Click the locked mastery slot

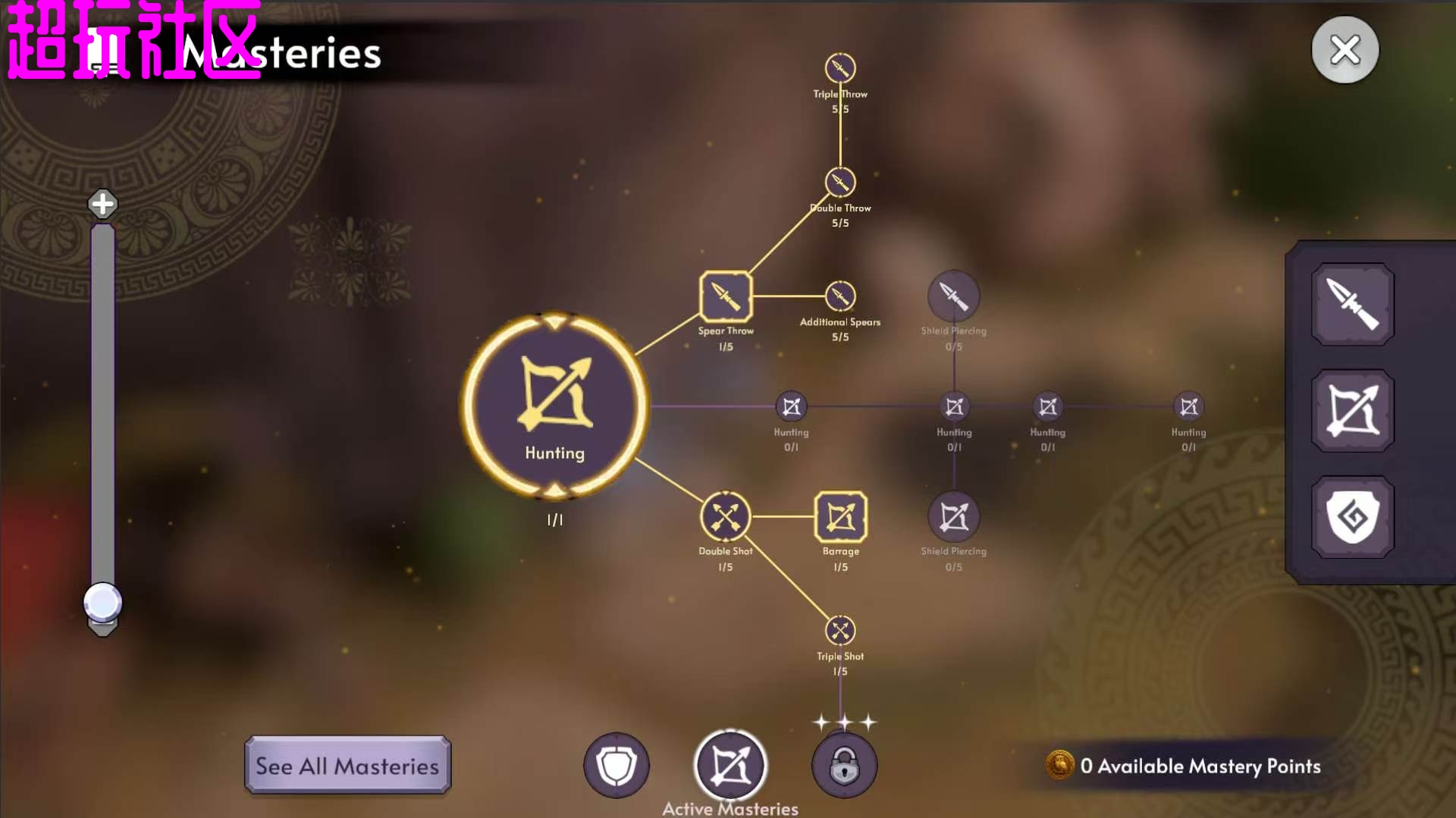844,766
